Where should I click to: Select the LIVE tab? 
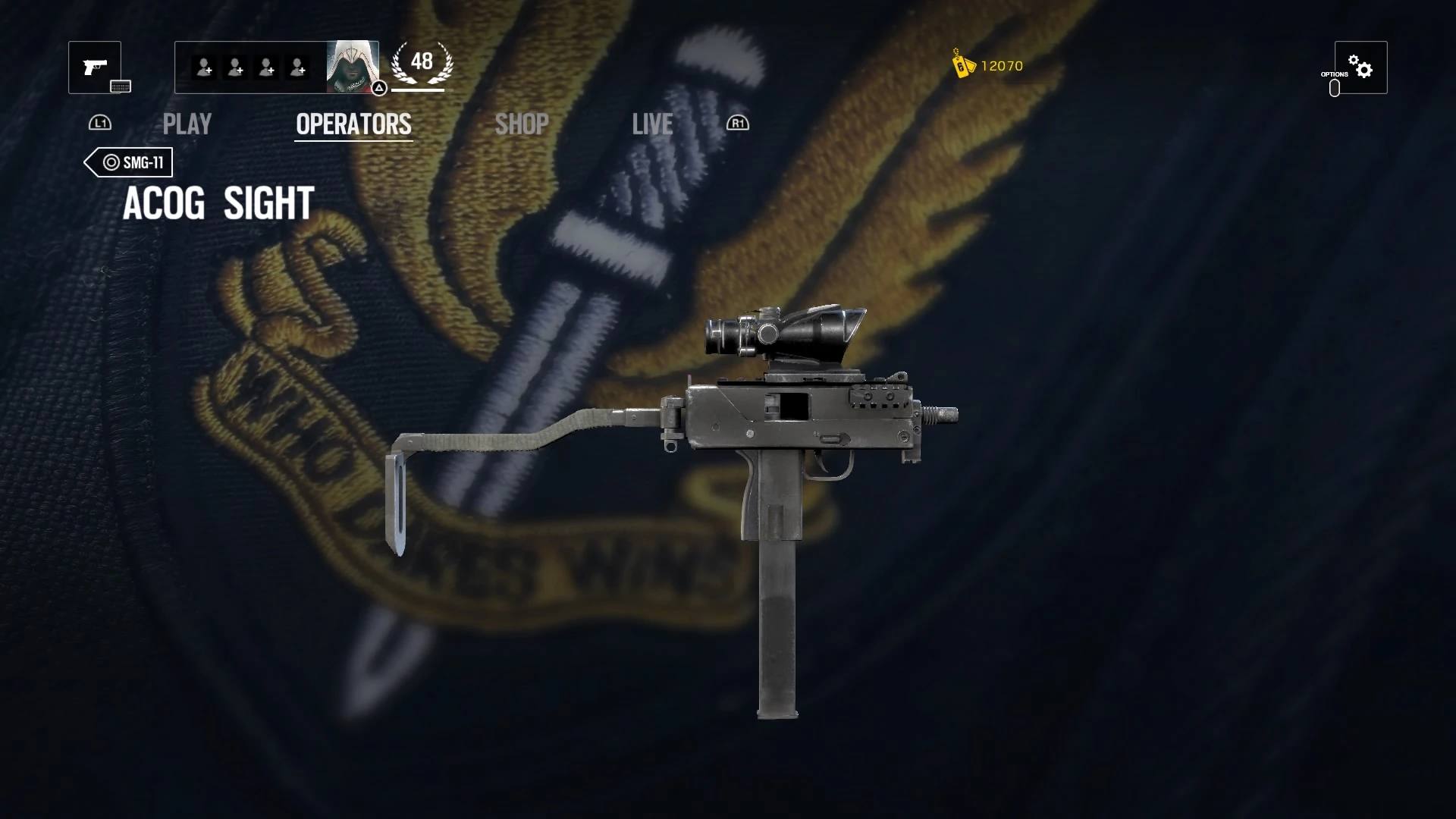coord(652,124)
